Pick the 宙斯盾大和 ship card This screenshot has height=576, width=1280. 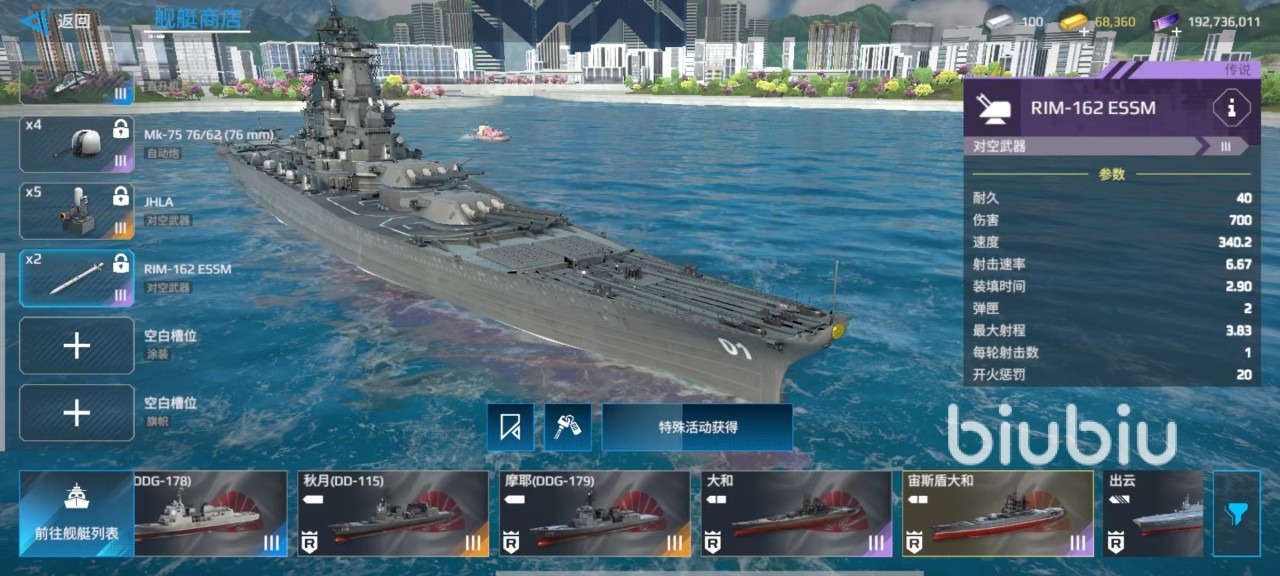[997, 514]
